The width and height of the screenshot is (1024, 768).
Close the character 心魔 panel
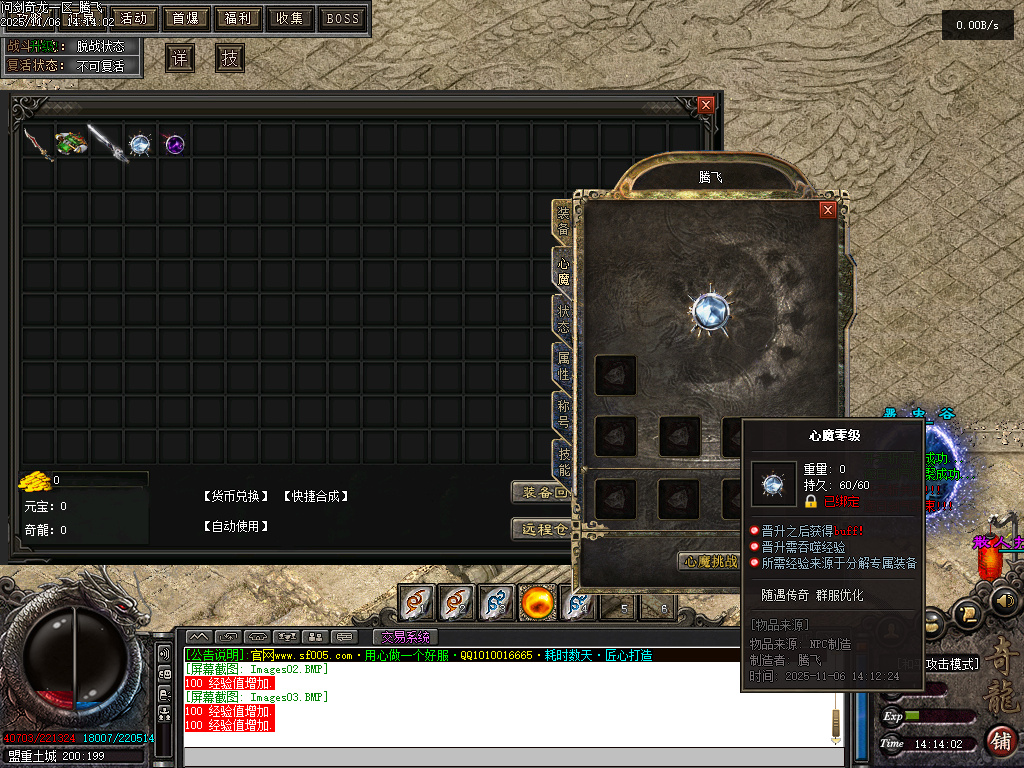pos(827,209)
